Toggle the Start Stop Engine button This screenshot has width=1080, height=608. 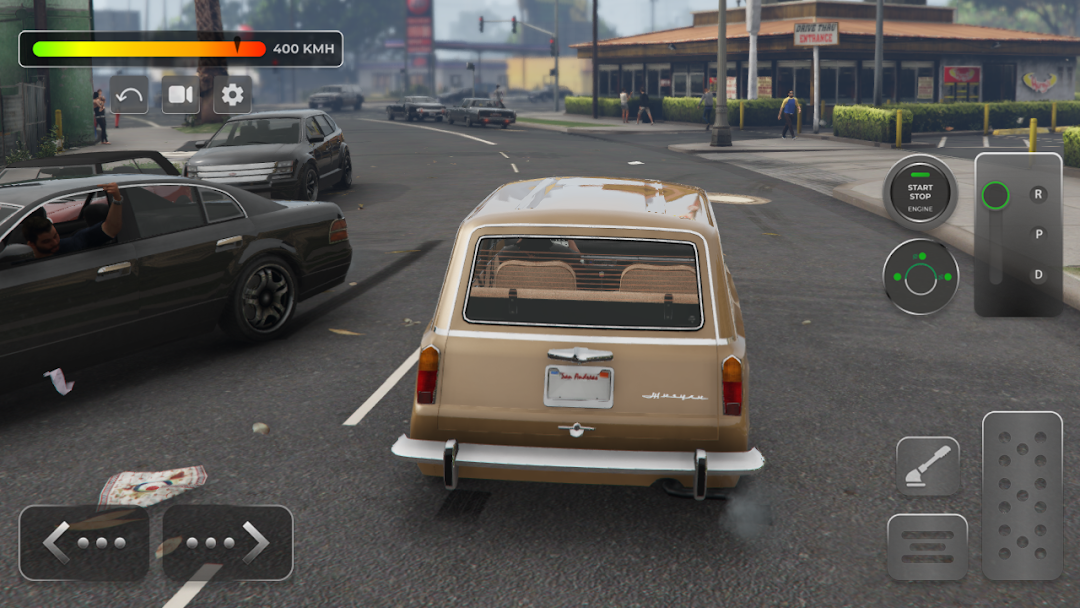(920, 192)
